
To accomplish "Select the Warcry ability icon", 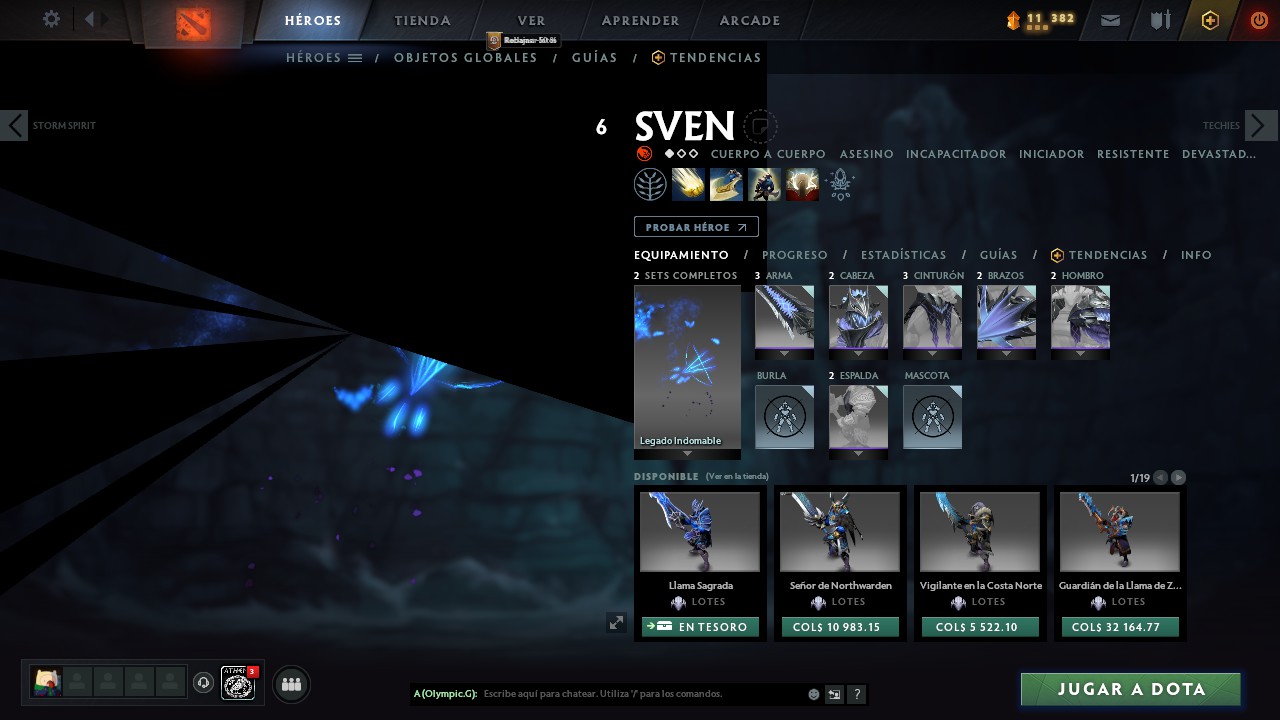I will [764, 184].
